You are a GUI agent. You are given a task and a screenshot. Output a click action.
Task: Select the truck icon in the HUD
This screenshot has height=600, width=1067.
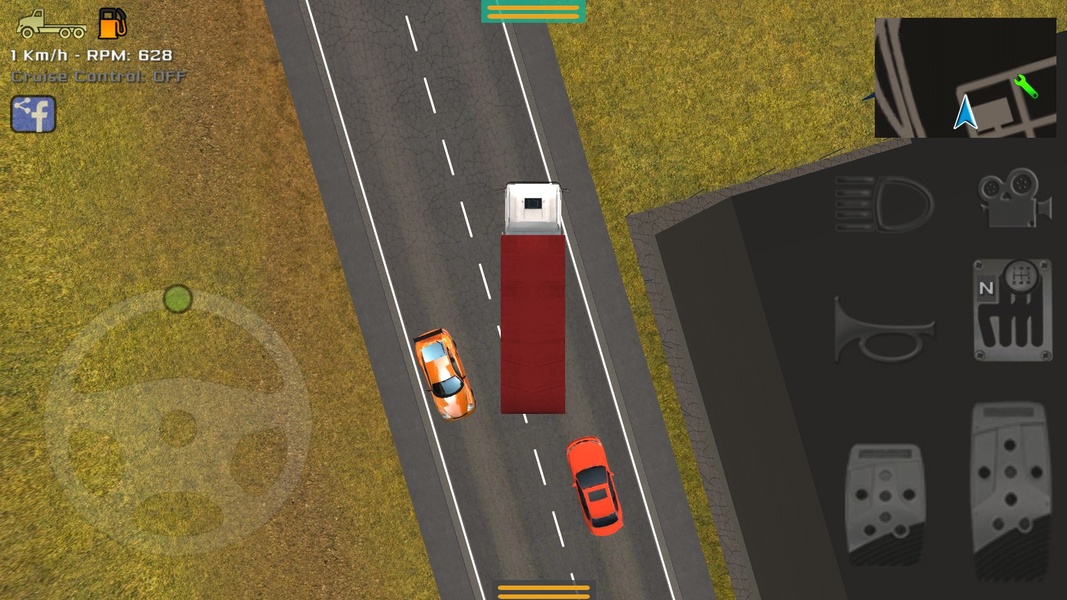(52, 24)
